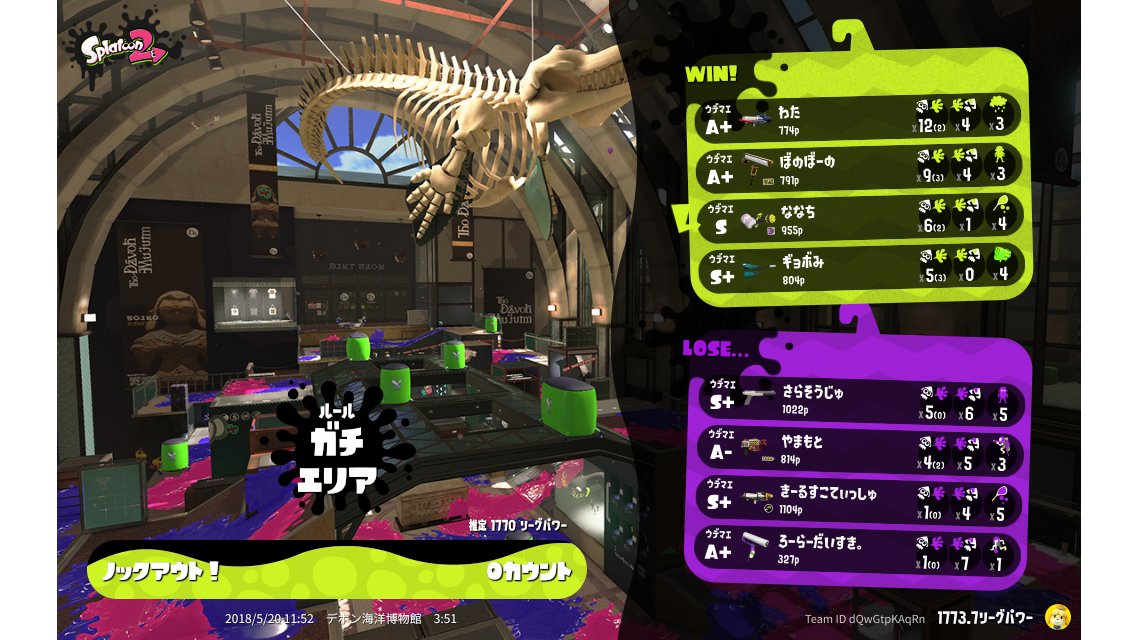Select losing player さらそうじゅ's row
The height and width of the screenshot is (640, 1138).
coord(857,401)
